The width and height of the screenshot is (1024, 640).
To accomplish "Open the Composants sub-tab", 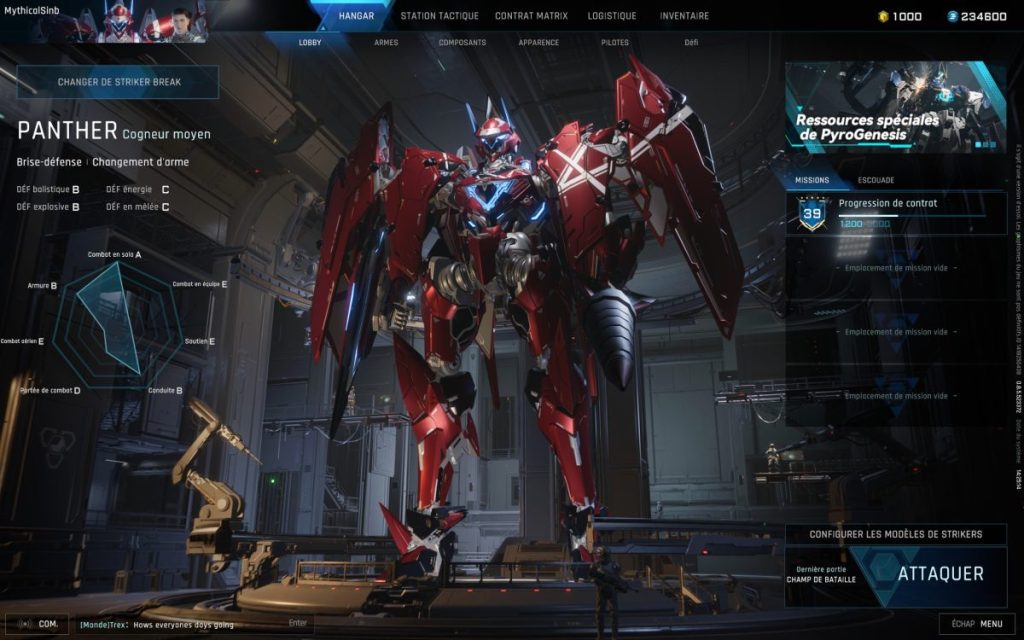I will point(462,43).
